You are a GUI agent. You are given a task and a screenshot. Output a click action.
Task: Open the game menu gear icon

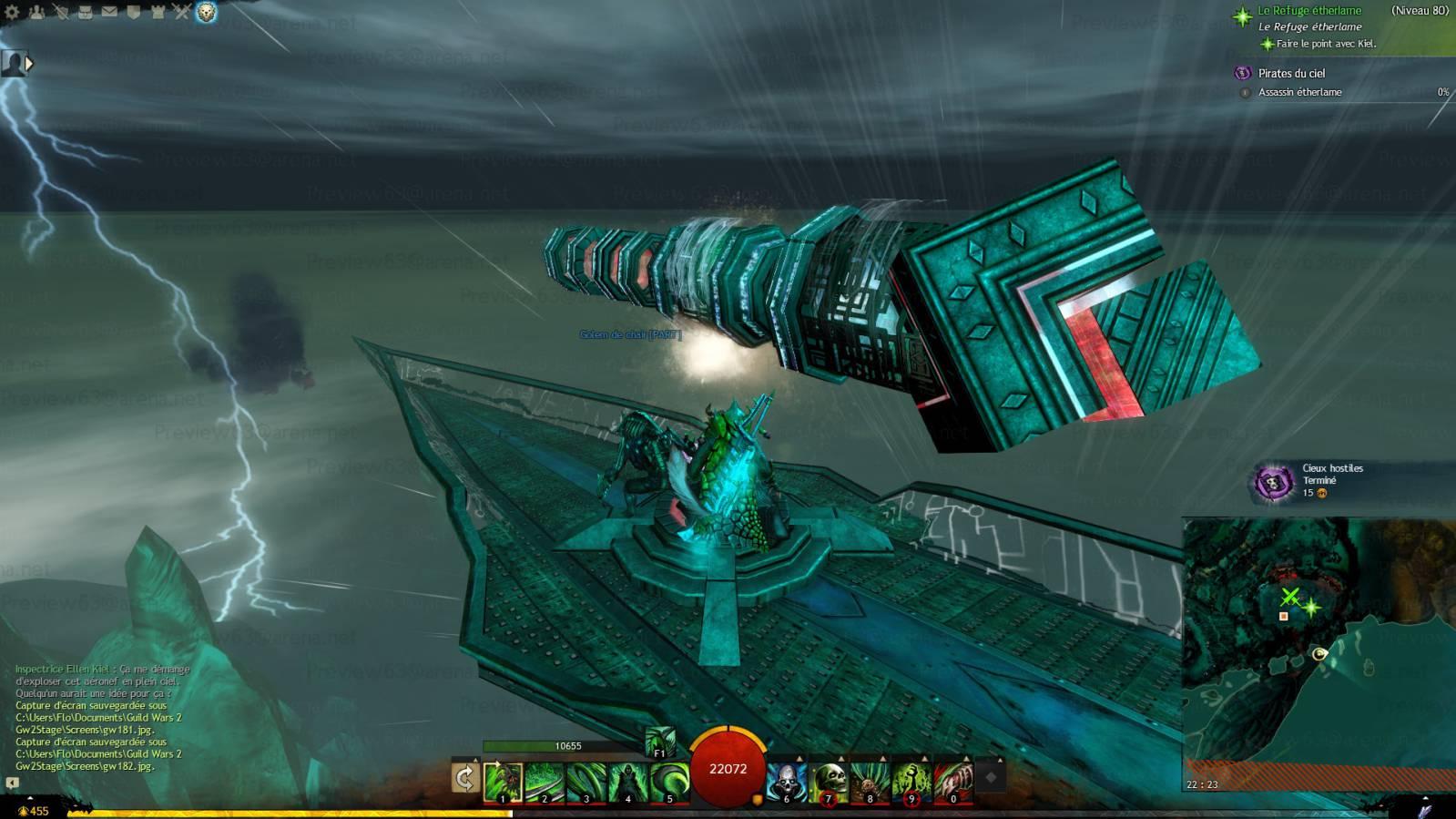click(x=12, y=12)
